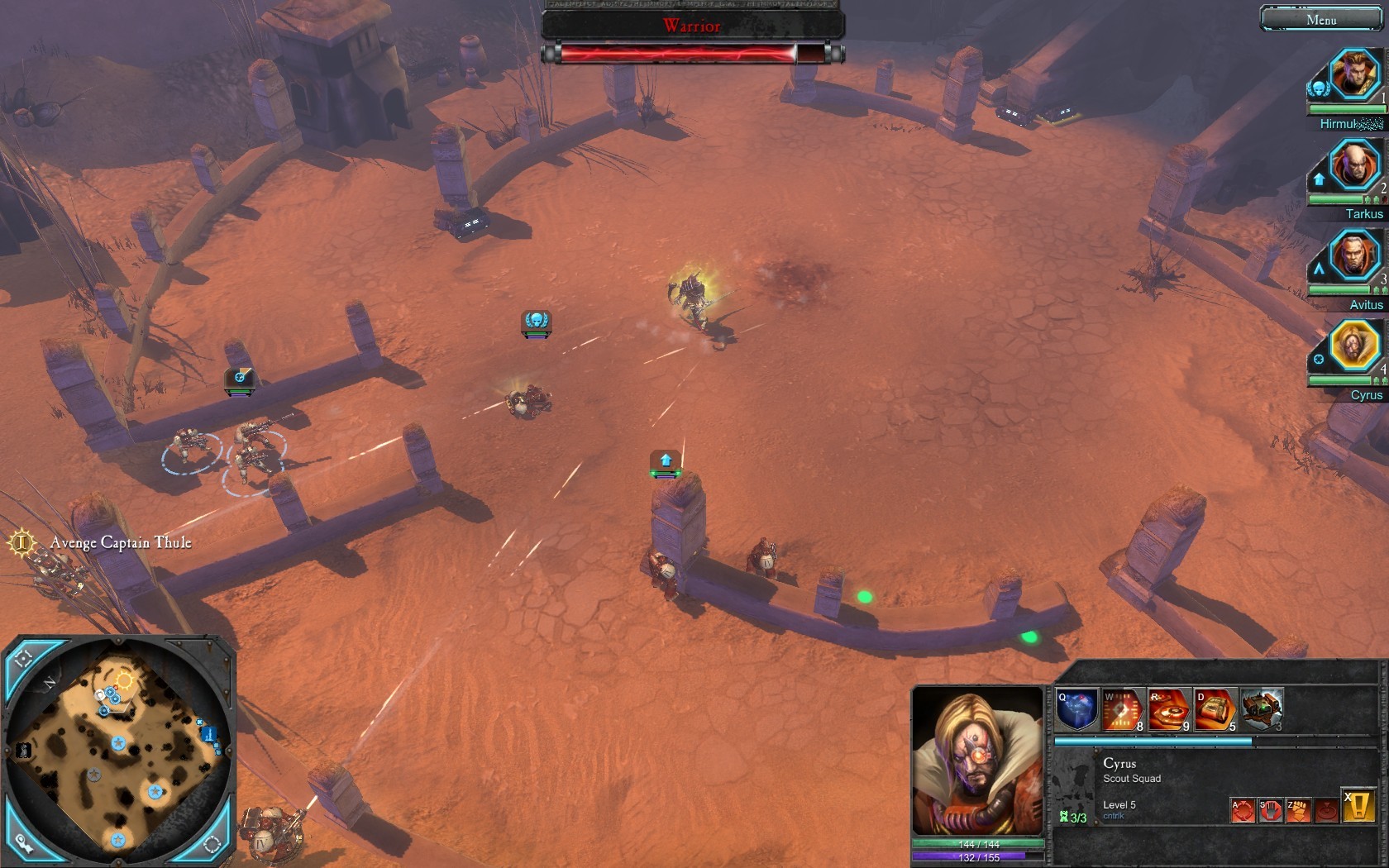
Task: Select Tarkus squad portrait
Action: click(1354, 165)
